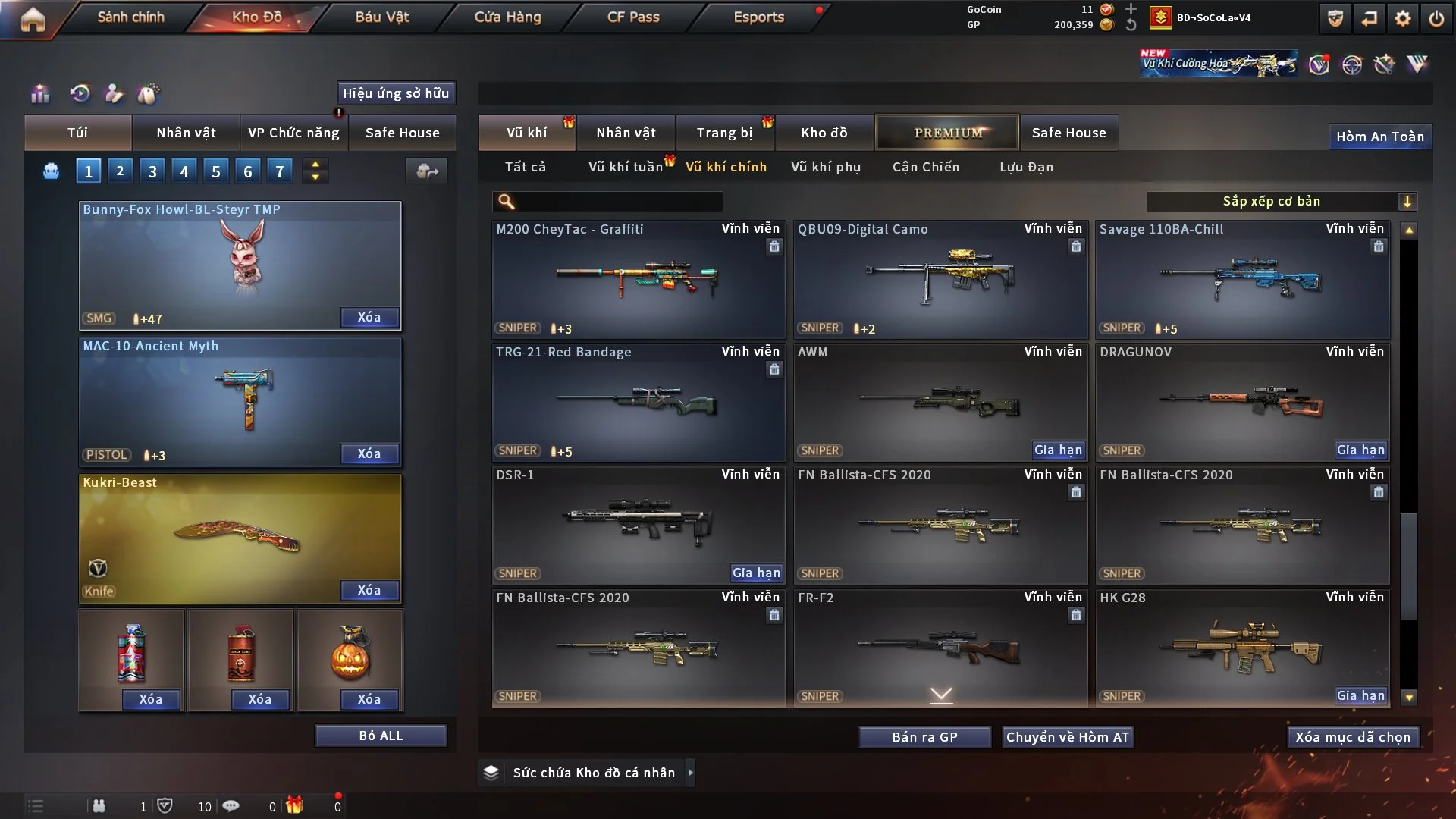
Task: Open the chat bubble icon at the bottom
Action: [x=231, y=806]
